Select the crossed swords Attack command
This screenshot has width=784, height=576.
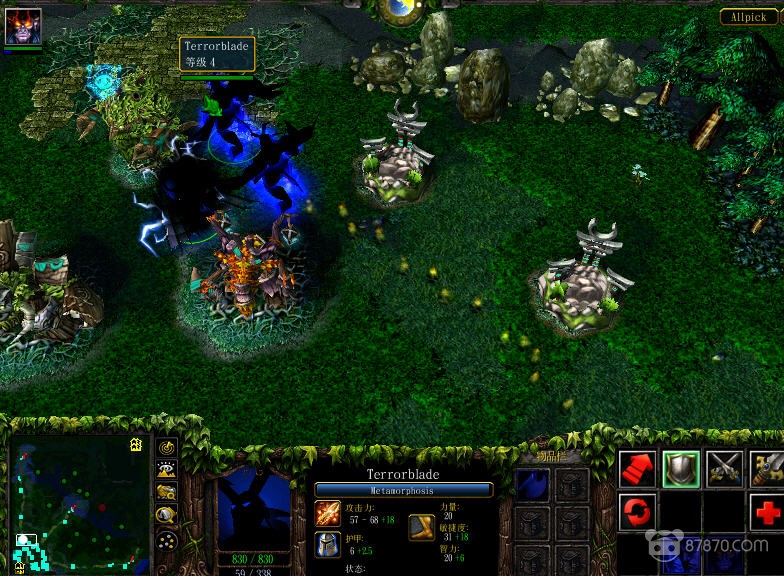point(724,469)
